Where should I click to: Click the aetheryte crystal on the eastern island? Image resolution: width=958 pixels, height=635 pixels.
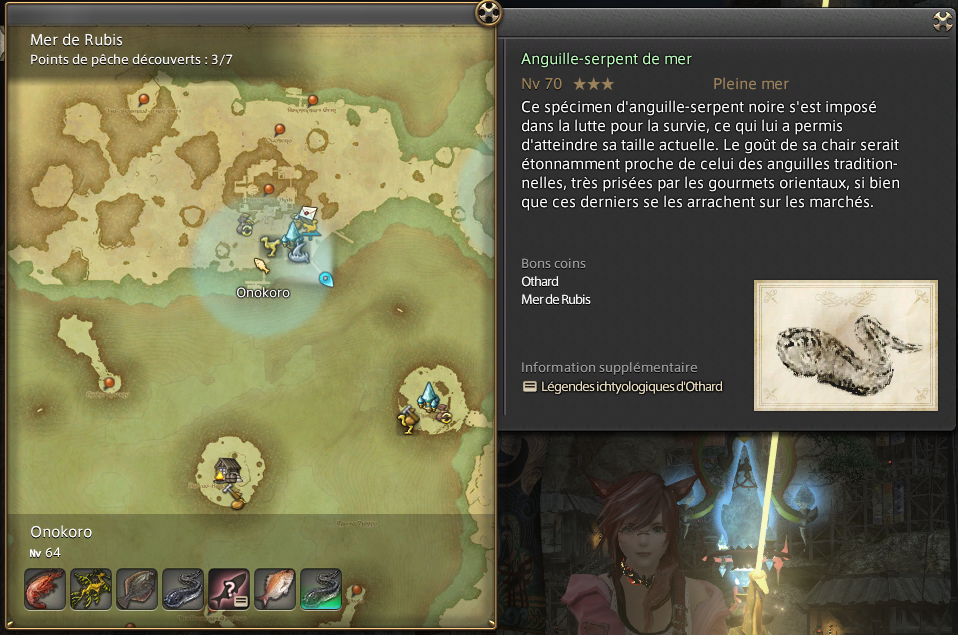coord(430,394)
